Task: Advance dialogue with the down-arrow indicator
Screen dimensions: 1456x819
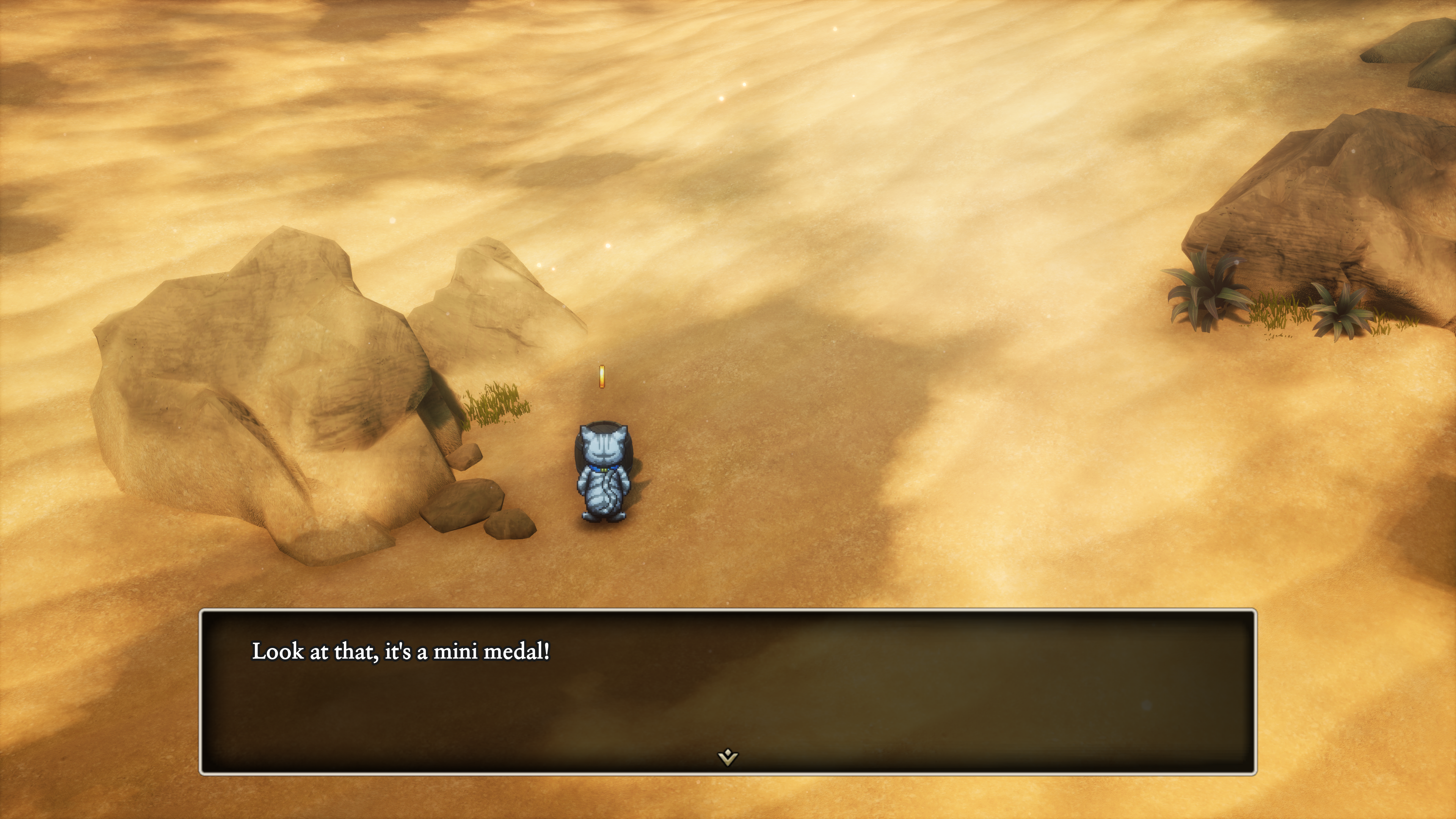Action: pos(728,757)
